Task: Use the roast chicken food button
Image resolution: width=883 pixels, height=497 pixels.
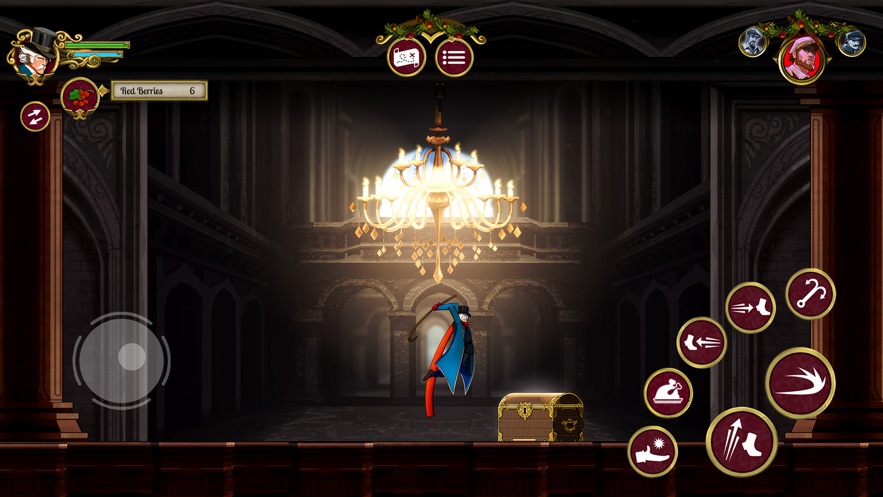Action: coord(668,391)
